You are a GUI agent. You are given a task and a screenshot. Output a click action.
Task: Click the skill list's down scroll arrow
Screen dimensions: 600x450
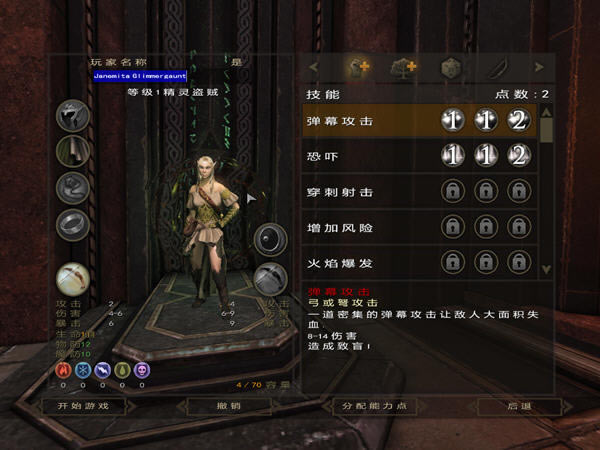[546, 269]
